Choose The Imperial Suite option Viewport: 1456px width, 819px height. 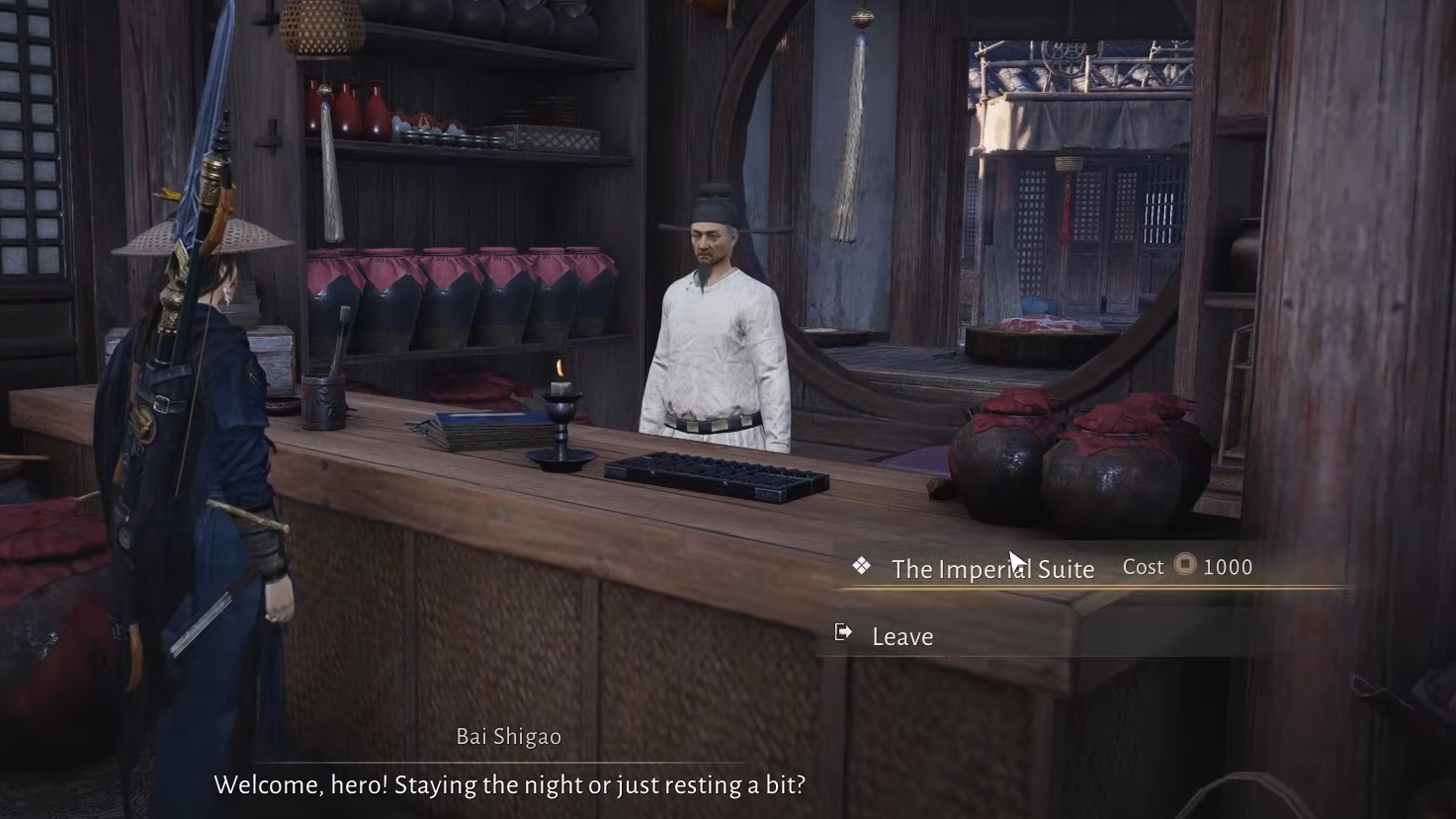[992, 569]
